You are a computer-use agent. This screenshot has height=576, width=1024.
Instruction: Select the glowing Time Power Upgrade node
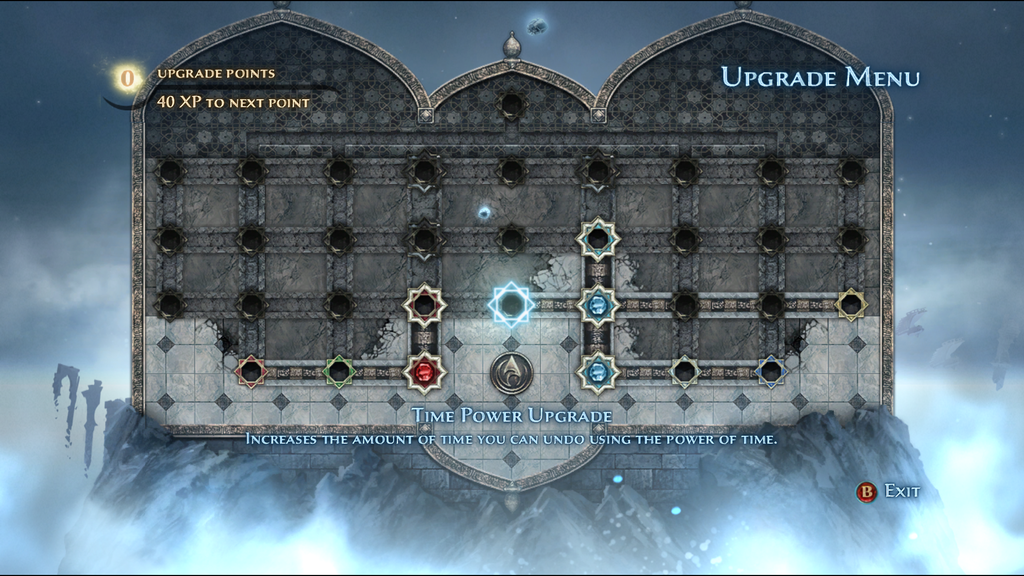point(511,304)
